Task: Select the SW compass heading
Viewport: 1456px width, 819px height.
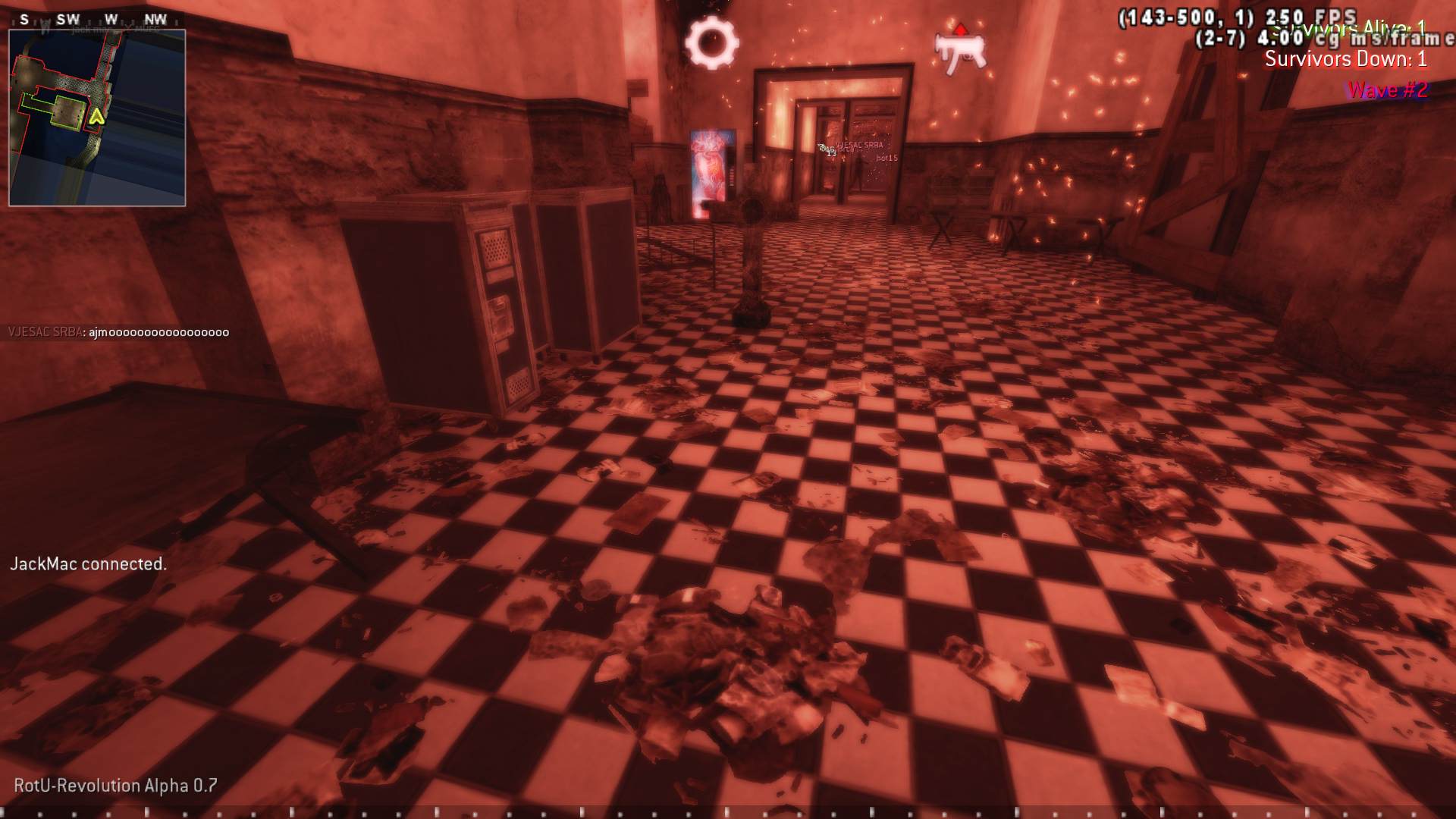Action: 70,19
